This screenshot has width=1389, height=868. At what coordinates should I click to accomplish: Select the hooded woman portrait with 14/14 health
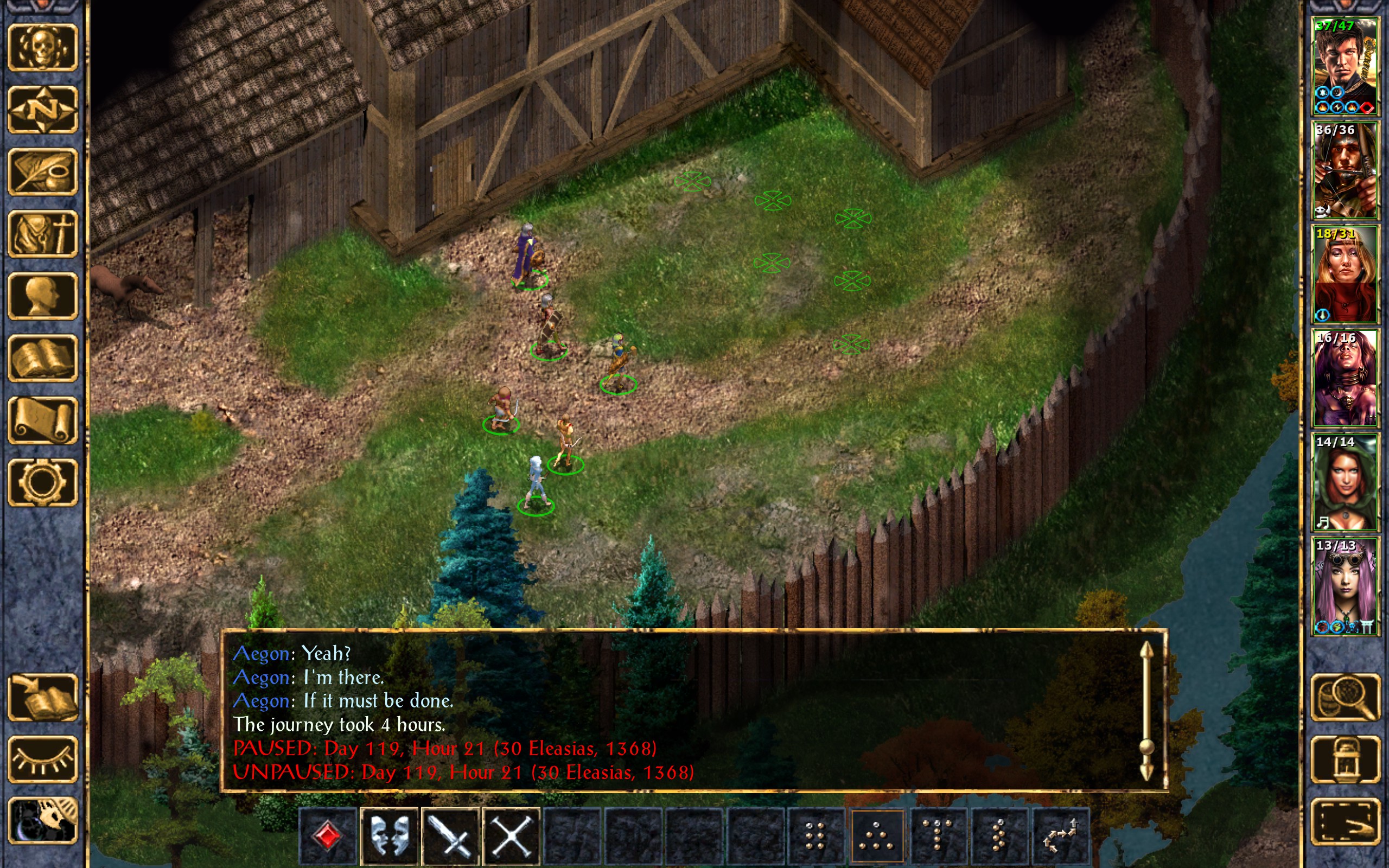click(1345, 482)
